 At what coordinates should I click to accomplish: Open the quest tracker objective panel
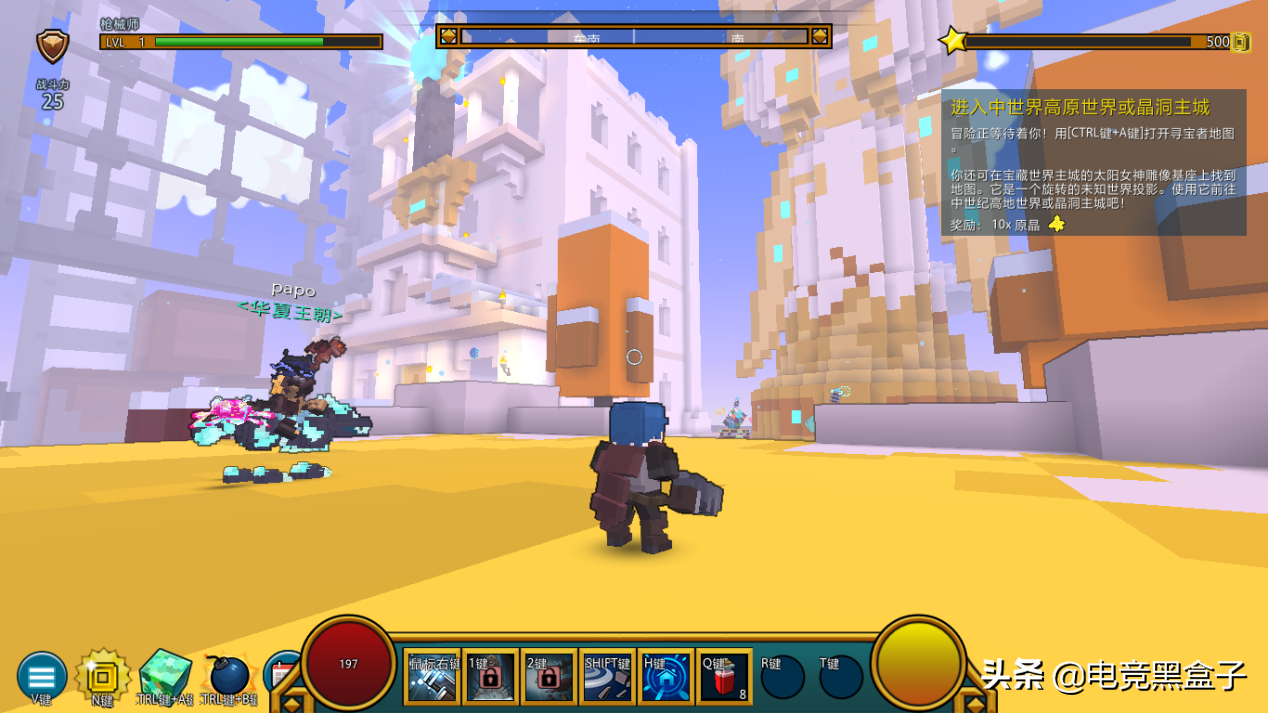[1093, 162]
